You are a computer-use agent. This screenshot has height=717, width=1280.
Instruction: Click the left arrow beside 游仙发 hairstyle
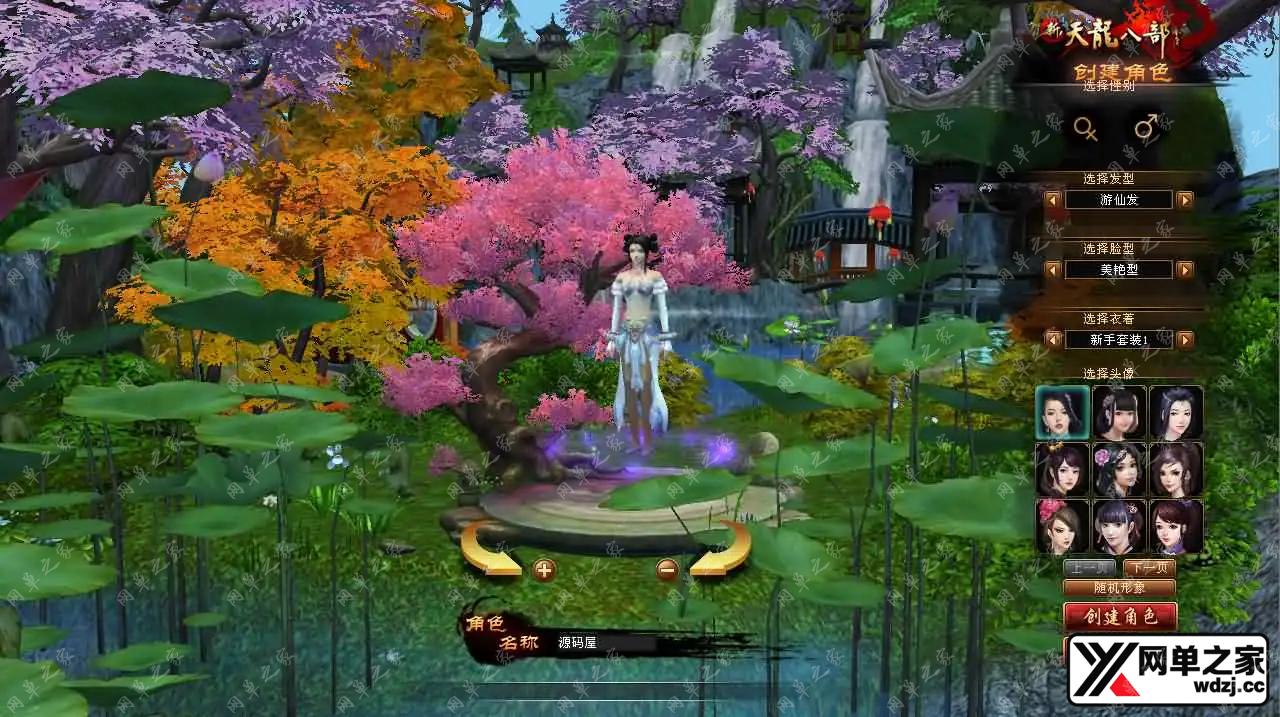click(1053, 200)
